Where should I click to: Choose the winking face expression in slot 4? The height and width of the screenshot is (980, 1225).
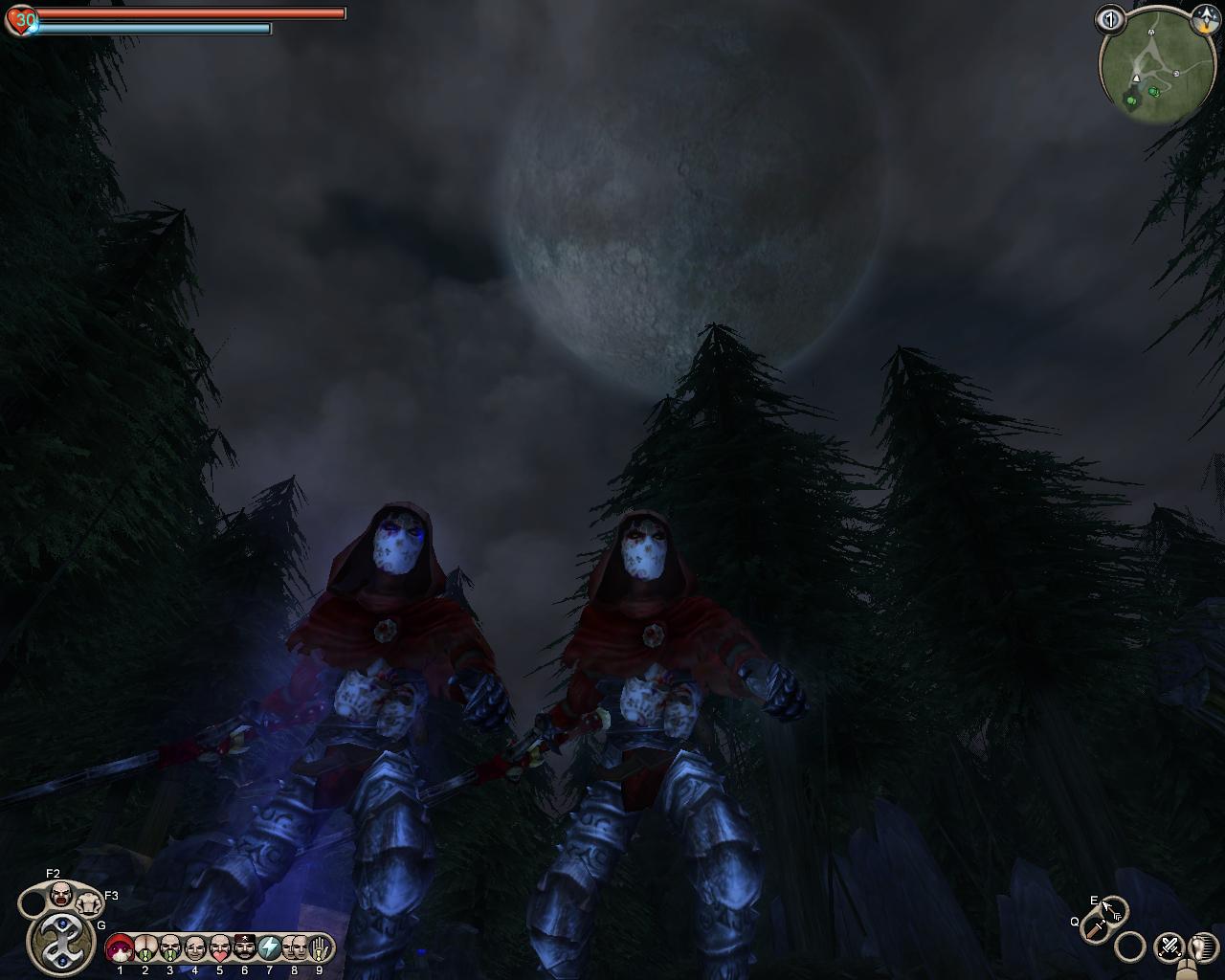click(194, 948)
